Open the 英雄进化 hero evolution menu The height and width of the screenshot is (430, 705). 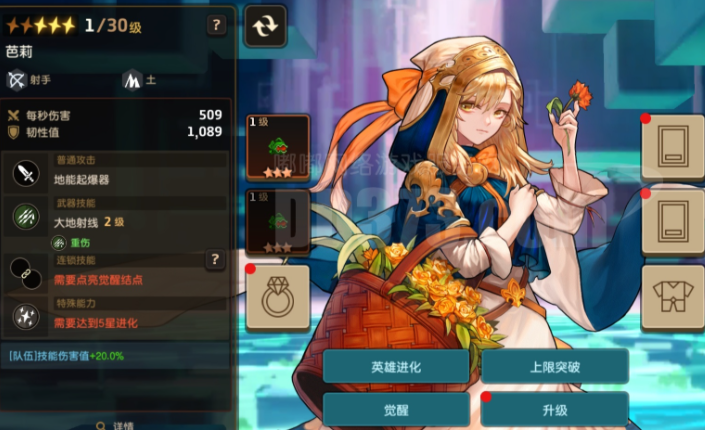395,367
